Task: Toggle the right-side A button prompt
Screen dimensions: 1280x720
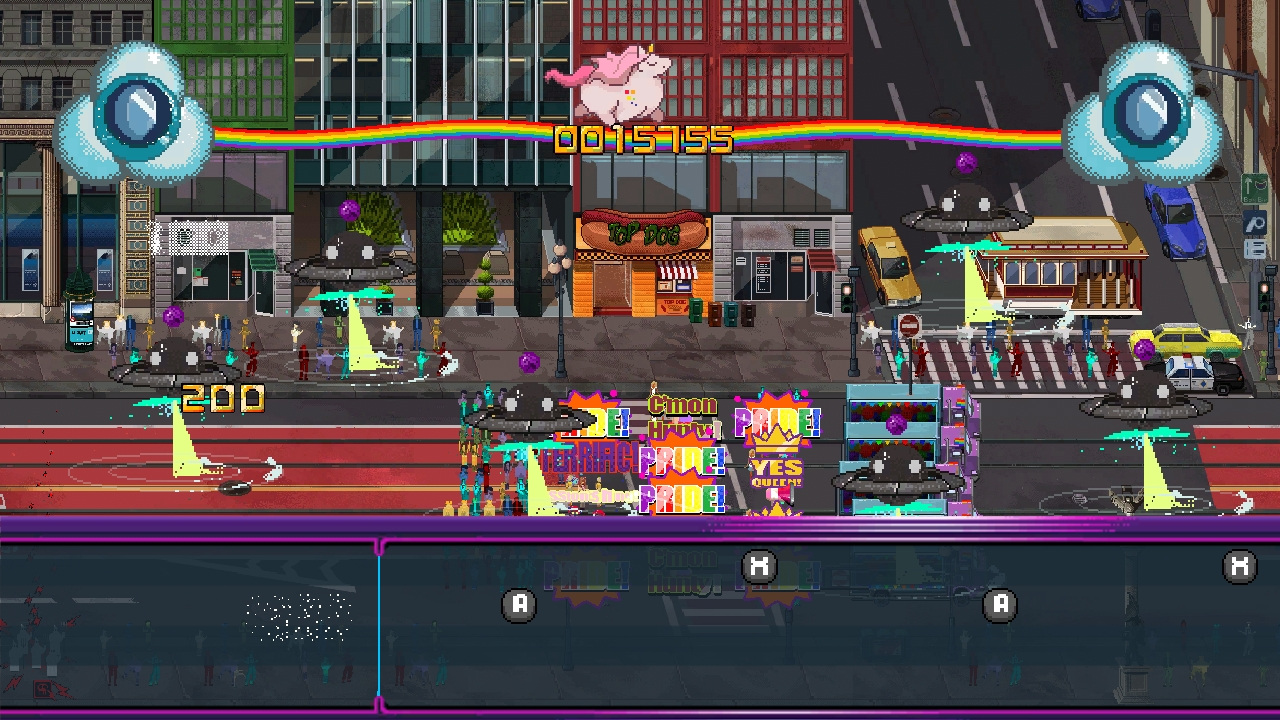Action: point(999,604)
